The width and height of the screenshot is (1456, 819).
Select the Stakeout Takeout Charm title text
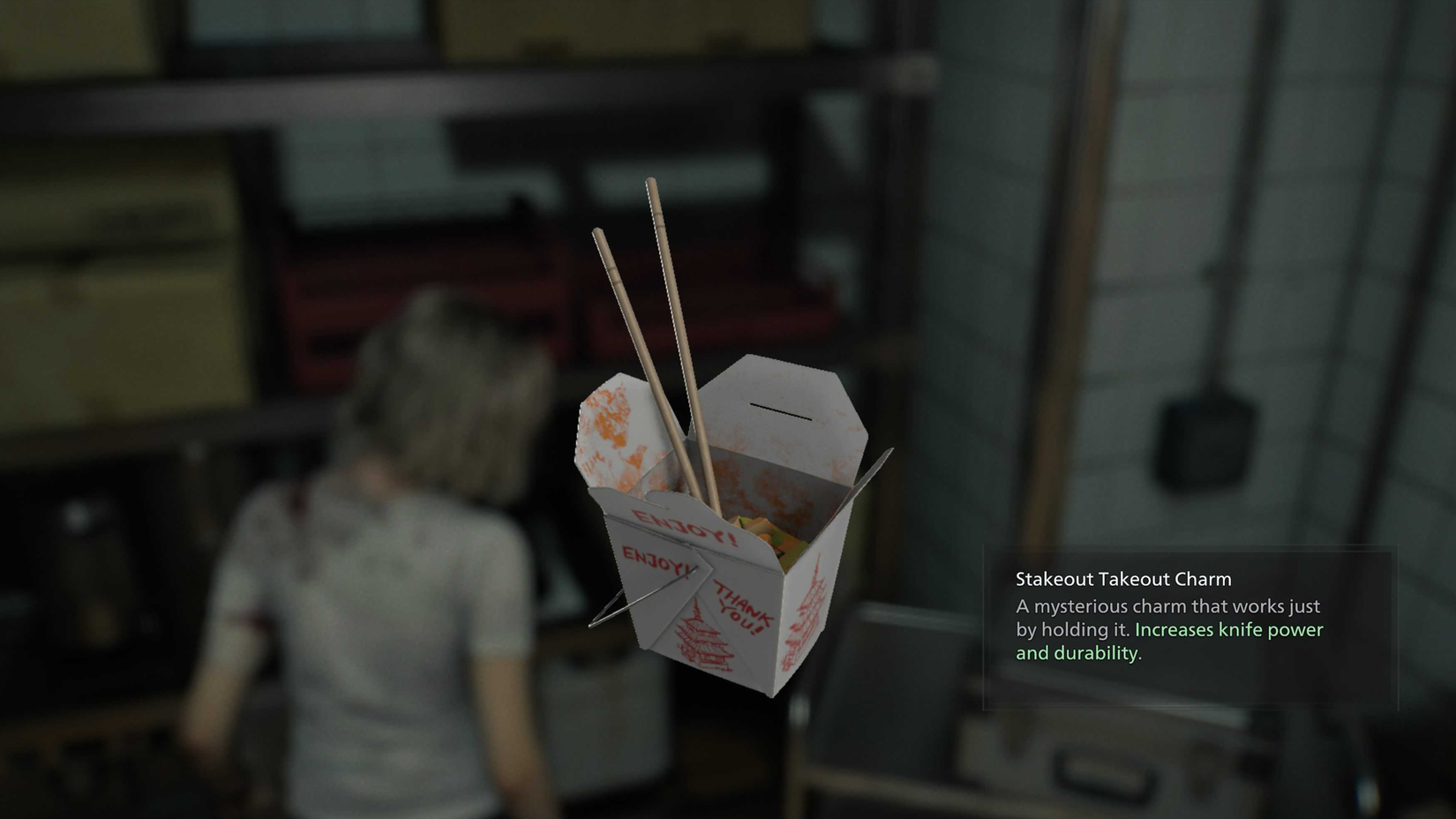1122,579
